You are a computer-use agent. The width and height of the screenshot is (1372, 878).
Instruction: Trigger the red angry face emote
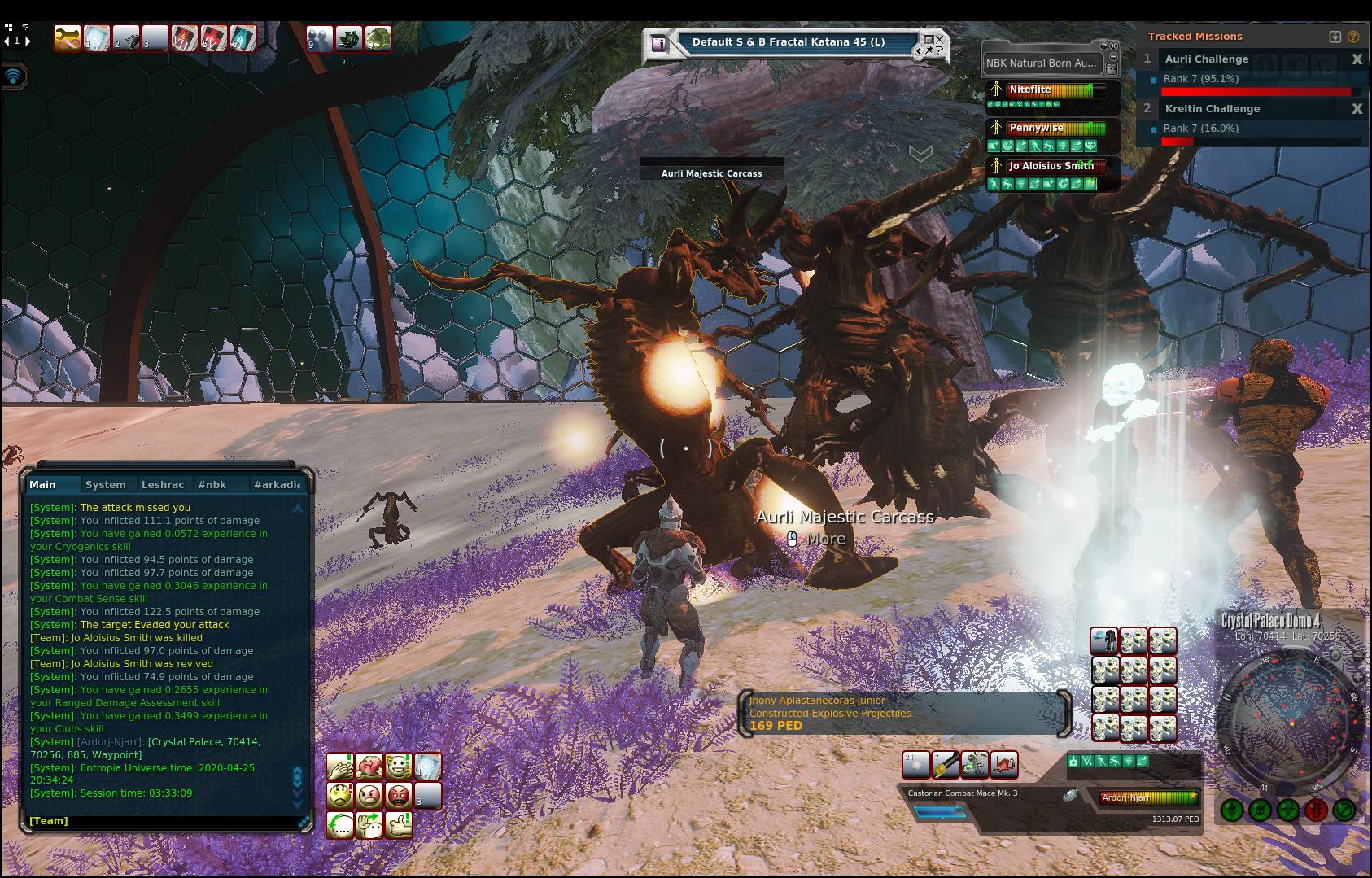coord(399,795)
